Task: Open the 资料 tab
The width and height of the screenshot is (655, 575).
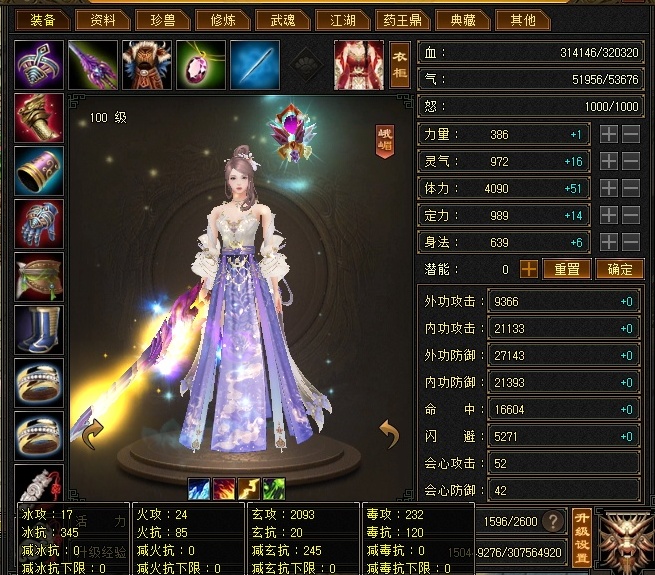Action: tap(103, 19)
